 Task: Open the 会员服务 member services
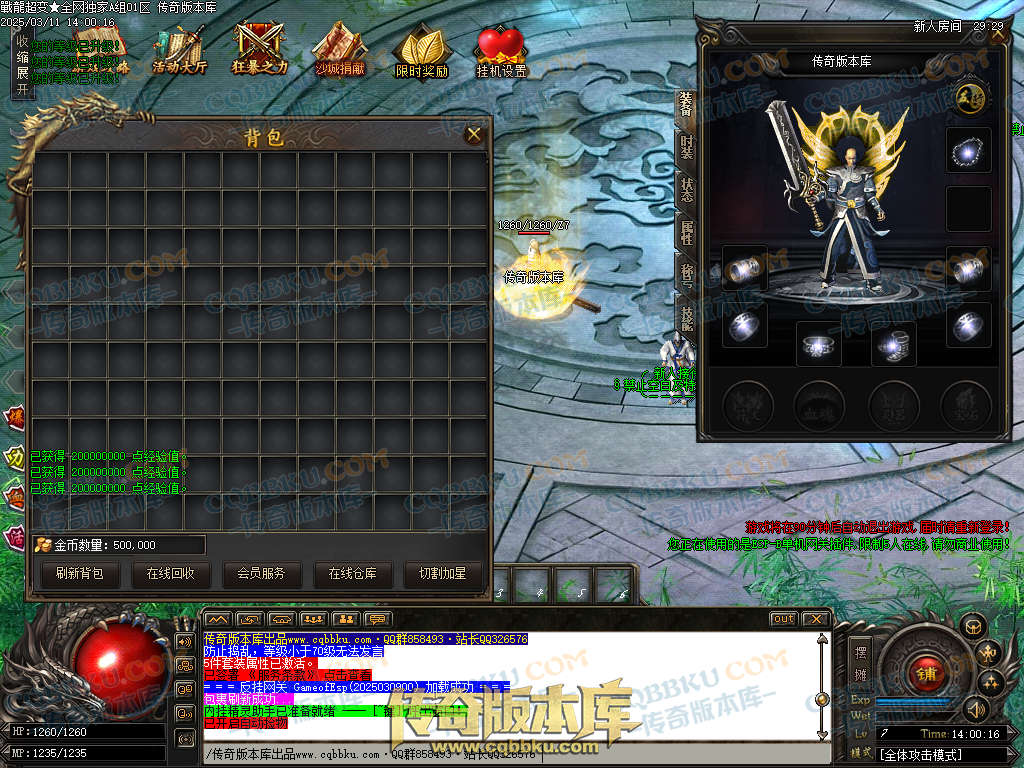(x=261, y=574)
